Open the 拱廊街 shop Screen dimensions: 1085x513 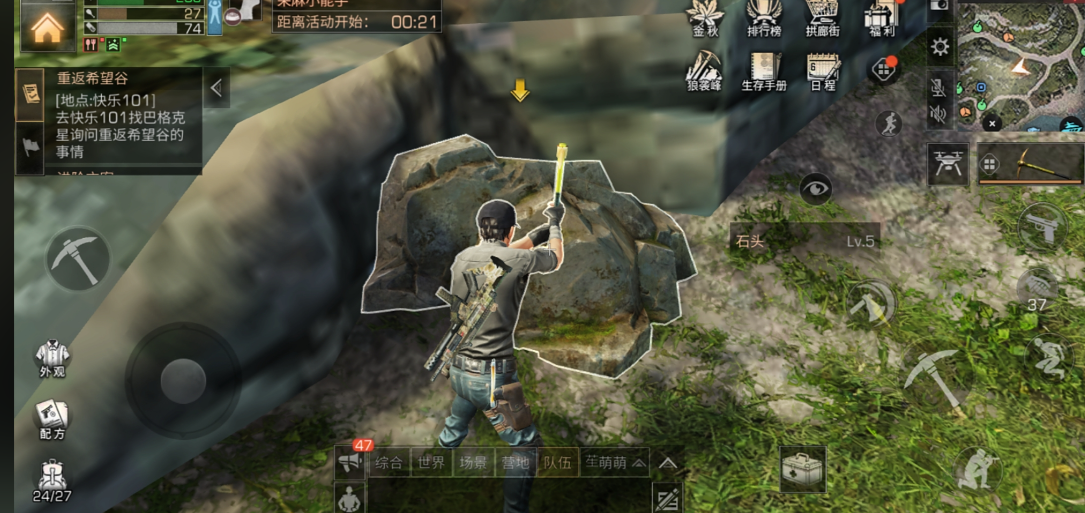pyautogui.click(x=823, y=19)
